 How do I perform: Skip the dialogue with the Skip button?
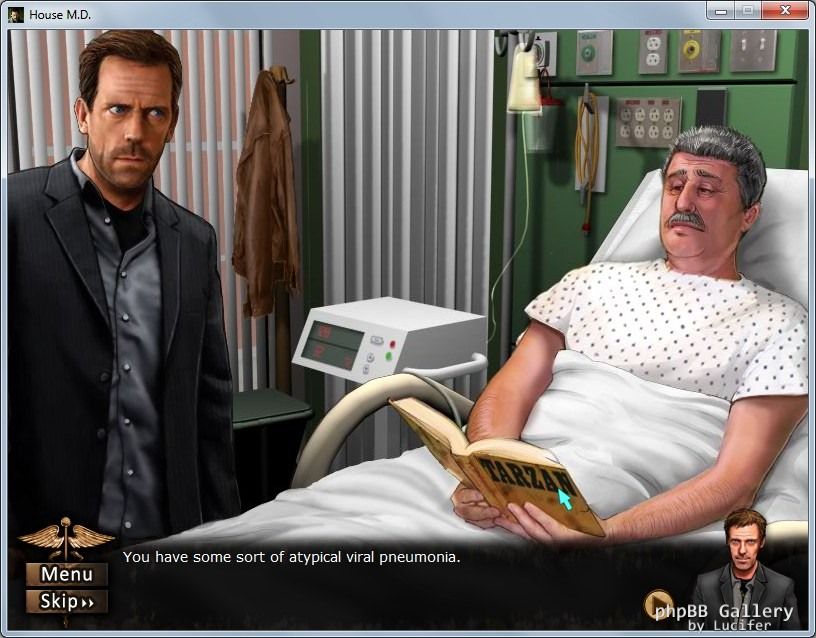pyautogui.click(x=67, y=601)
